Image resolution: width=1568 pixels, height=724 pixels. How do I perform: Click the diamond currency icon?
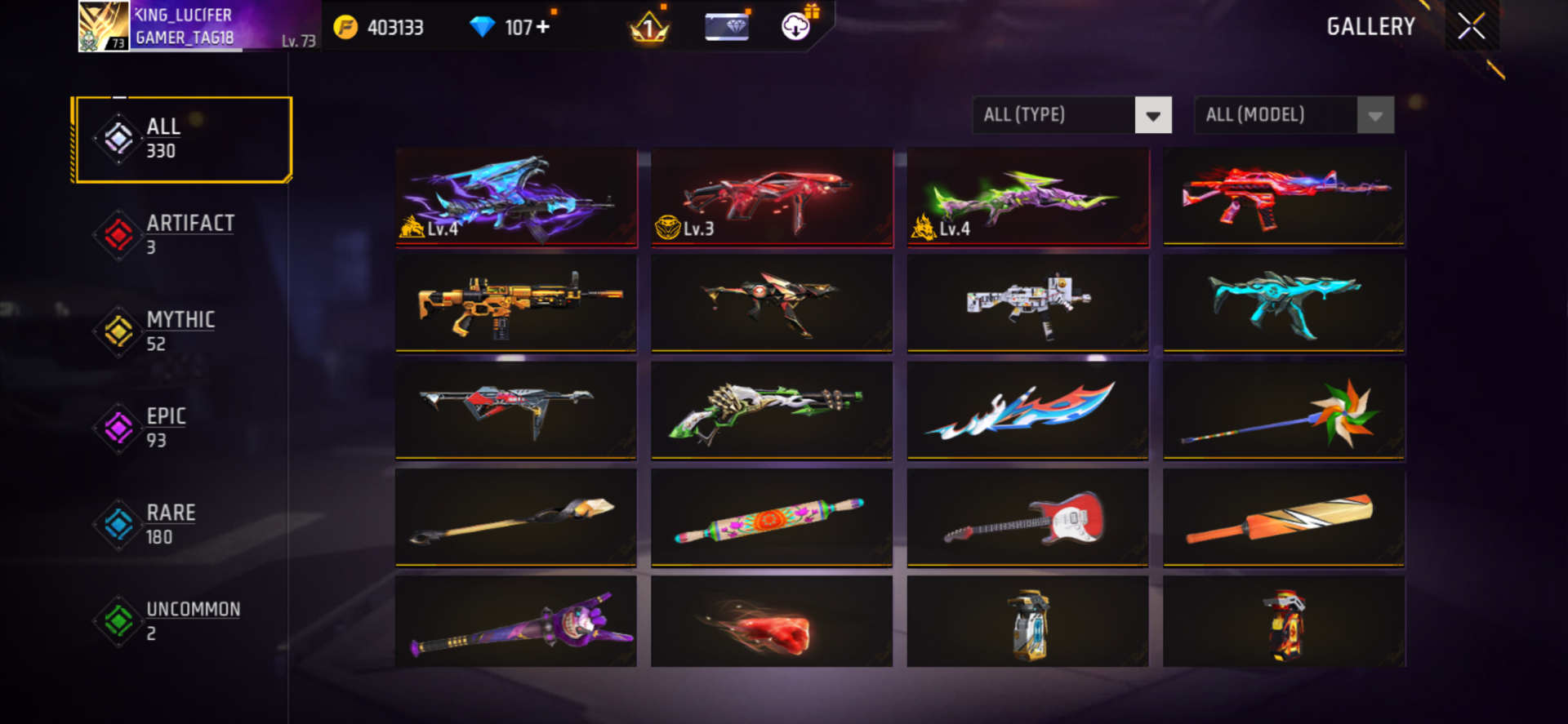coord(483,26)
